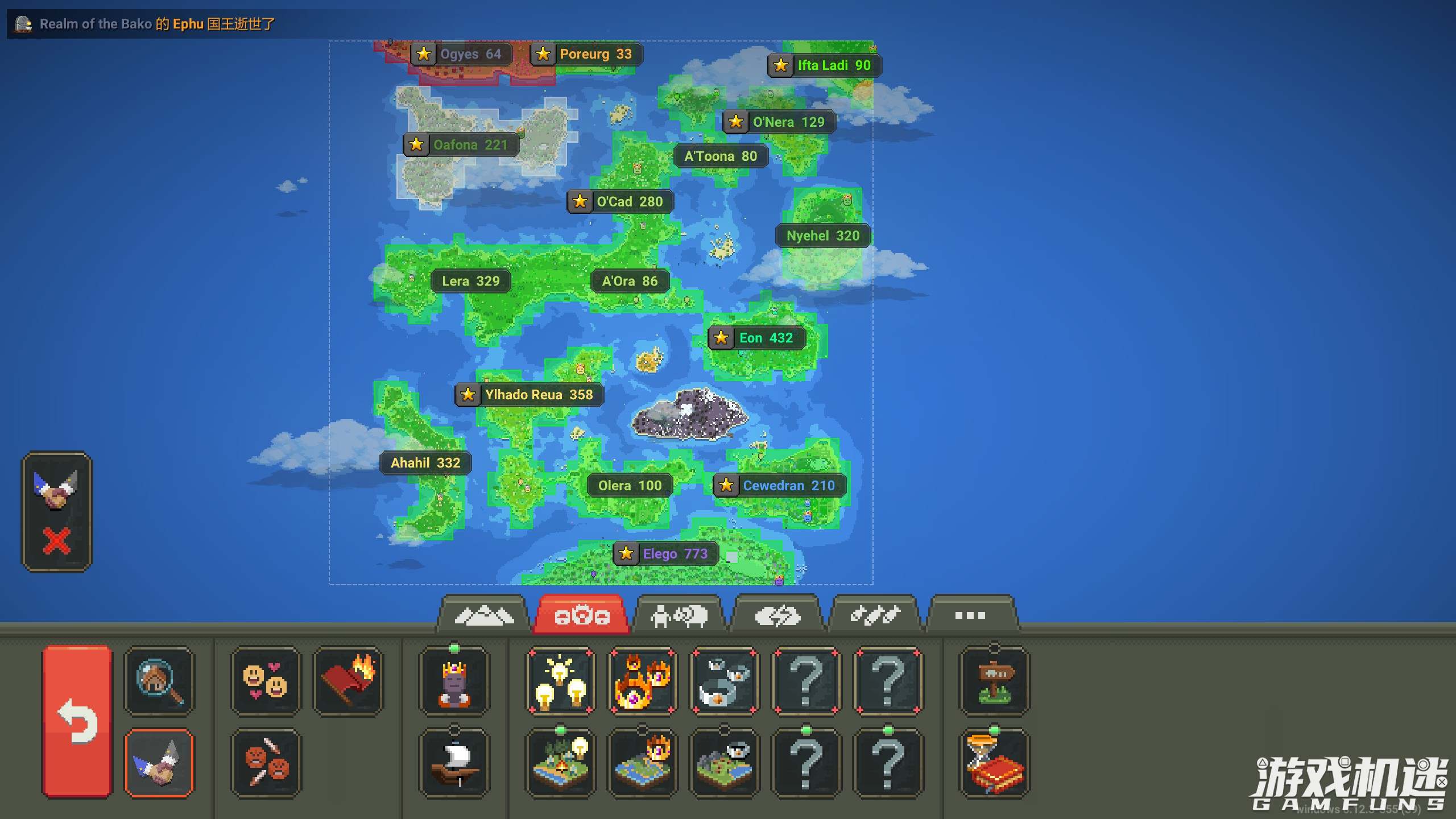This screenshot has width=1456, height=819.
Task: Pick the crowned king figure icon
Action: tap(454, 681)
